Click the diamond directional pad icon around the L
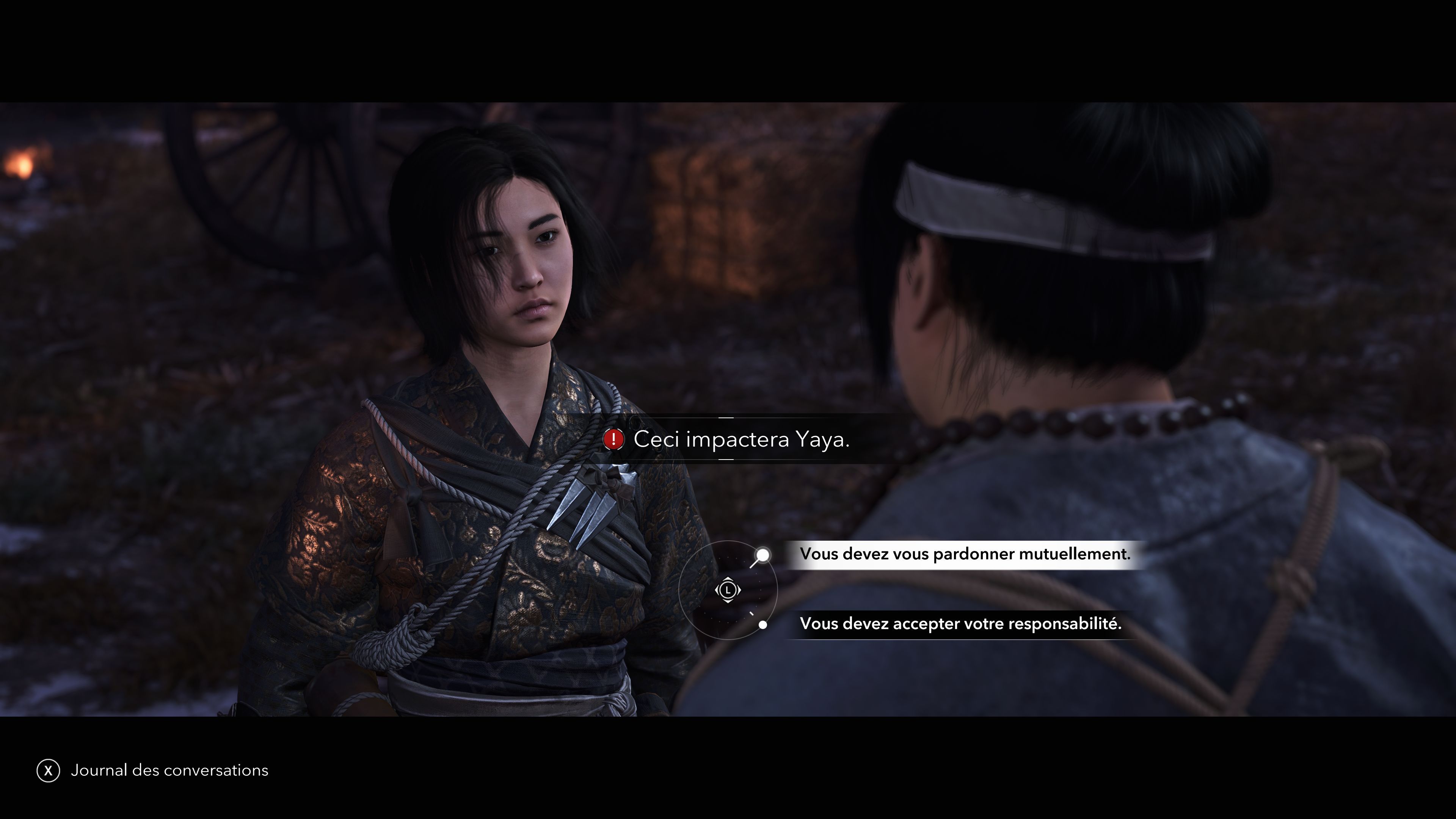1456x819 pixels. tap(728, 591)
